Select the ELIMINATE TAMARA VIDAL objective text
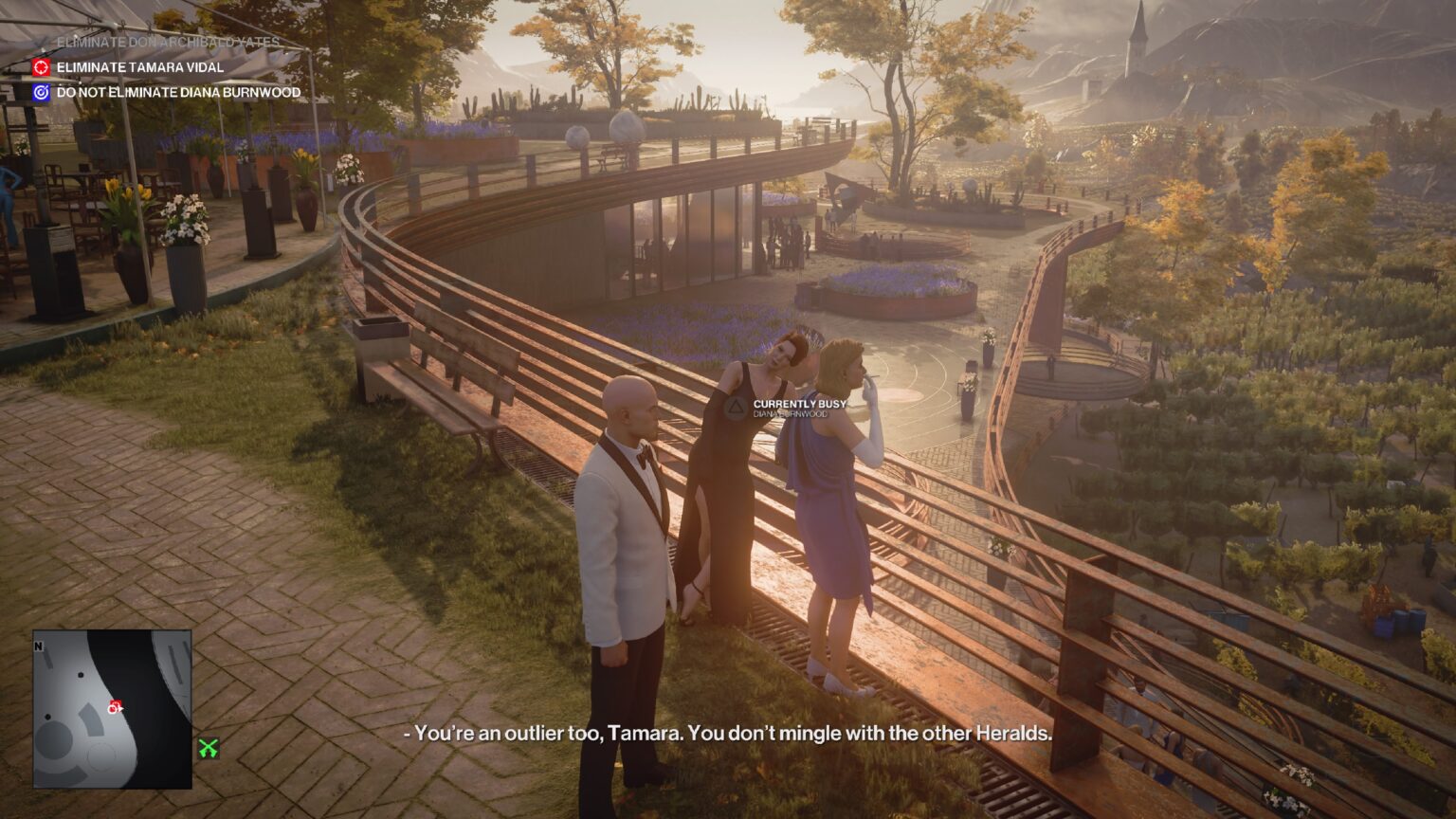This screenshot has height=819, width=1456. pos(140,67)
